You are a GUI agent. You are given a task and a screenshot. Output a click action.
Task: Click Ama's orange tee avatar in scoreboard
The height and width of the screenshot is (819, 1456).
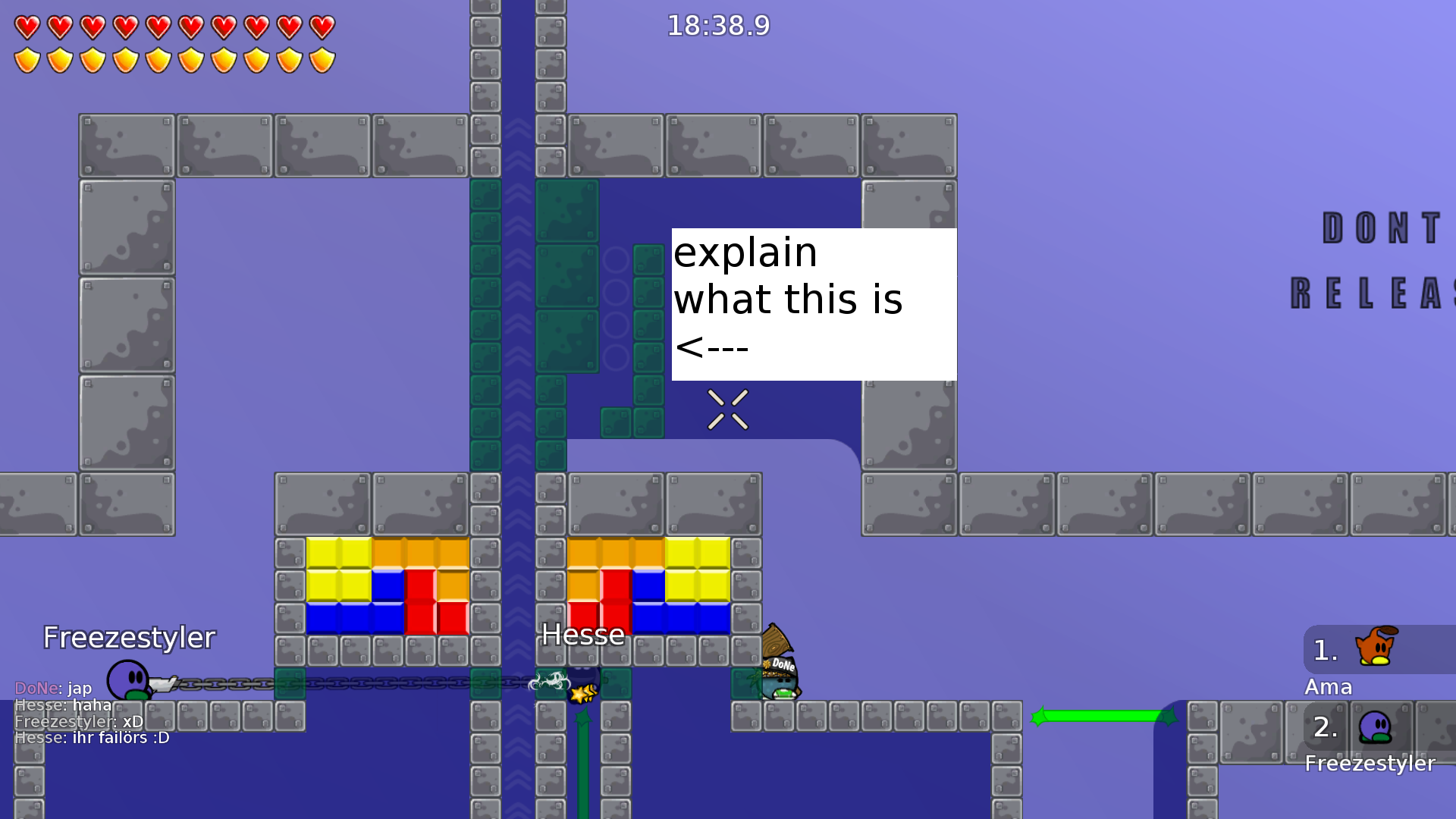point(1374,648)
